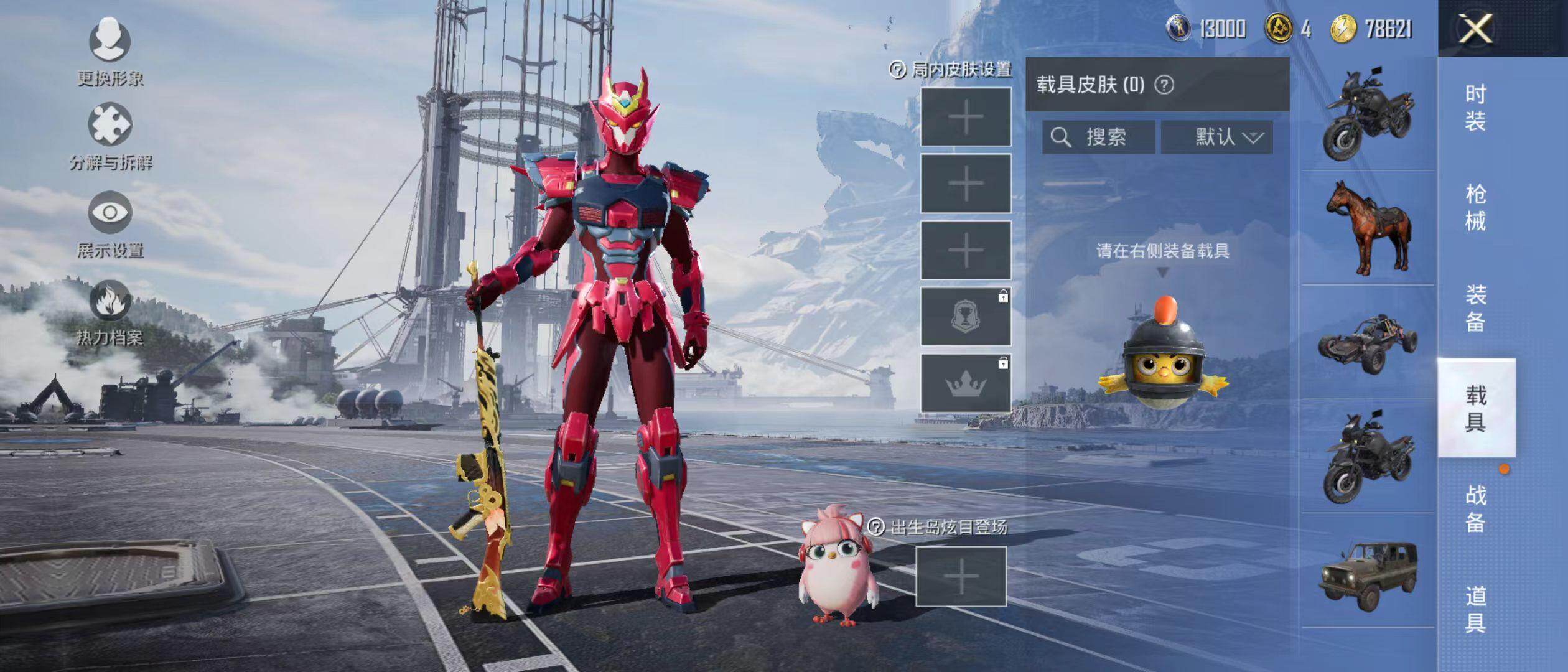Show help for 局内皮肤设置

[x=897, y=70]
